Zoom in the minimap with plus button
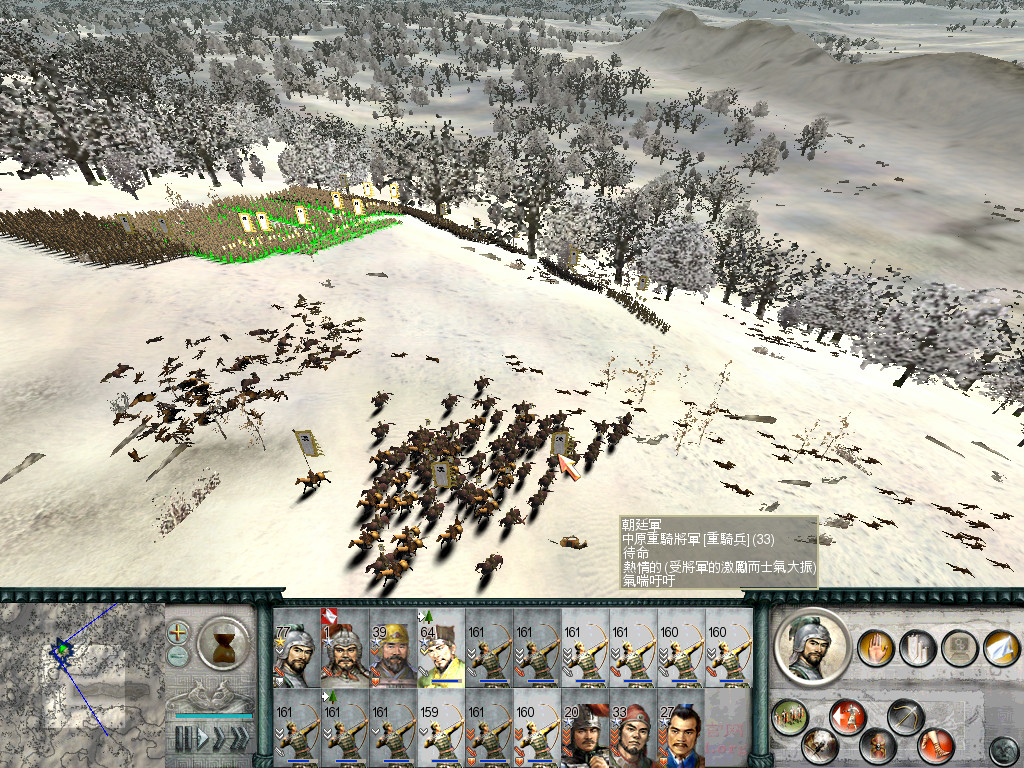 pos(179,632)
